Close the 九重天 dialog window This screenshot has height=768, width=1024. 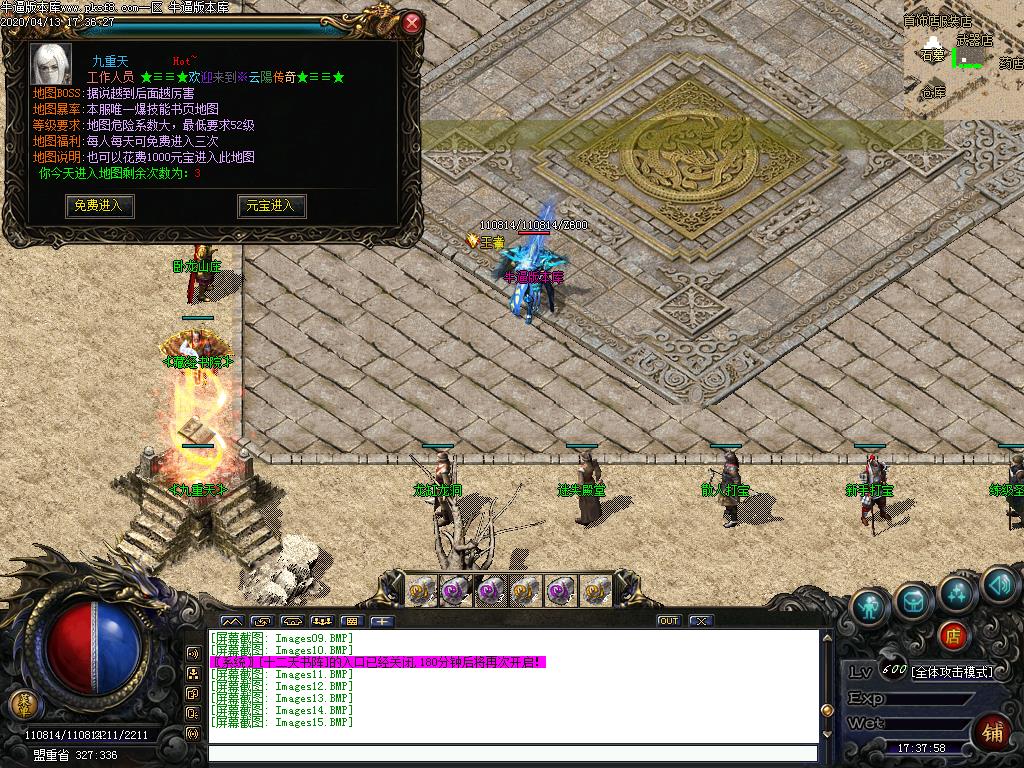click(412, 22)
